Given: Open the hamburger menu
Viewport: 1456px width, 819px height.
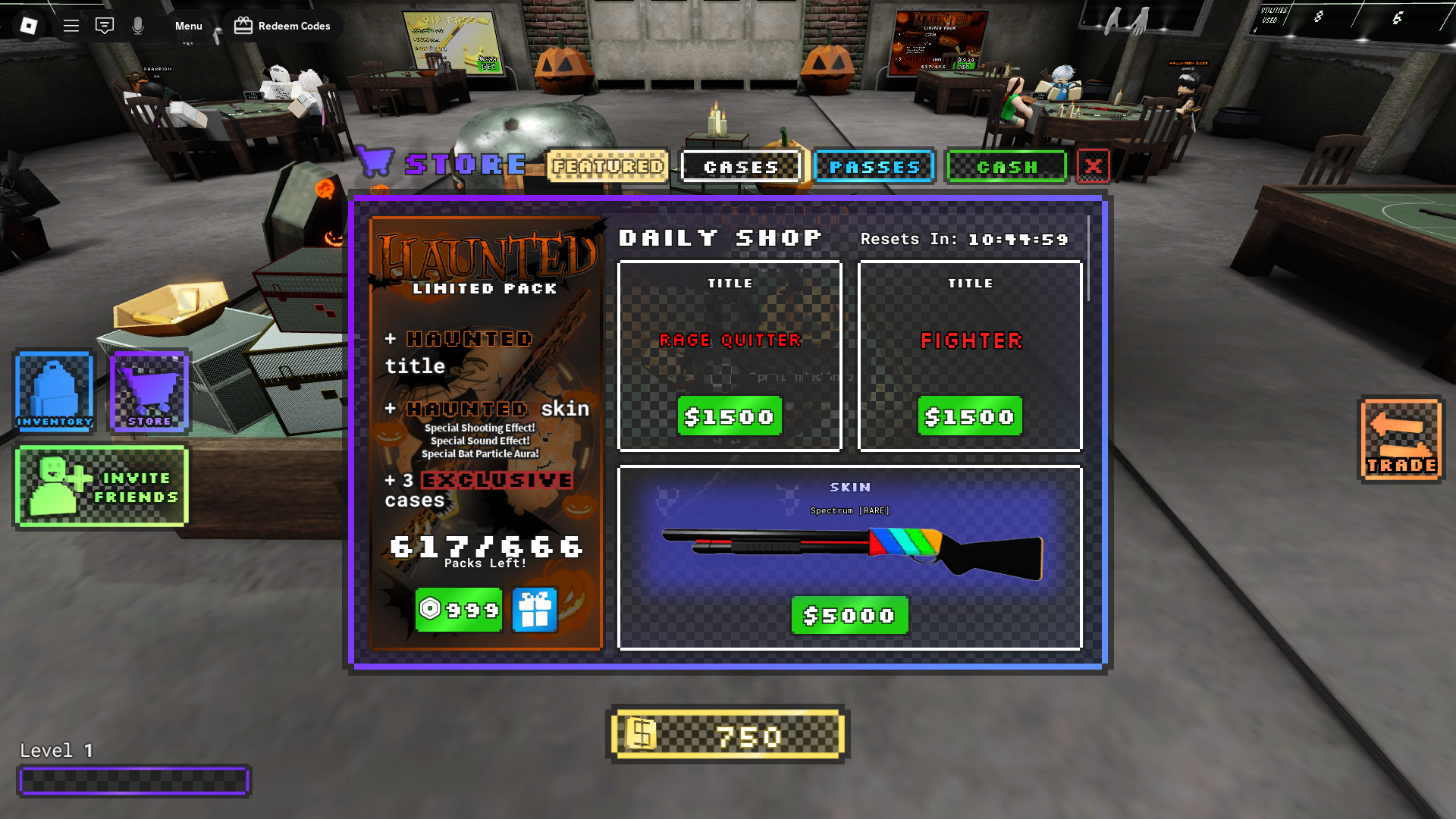Looking at the screenshot, I should pos(71,25).
